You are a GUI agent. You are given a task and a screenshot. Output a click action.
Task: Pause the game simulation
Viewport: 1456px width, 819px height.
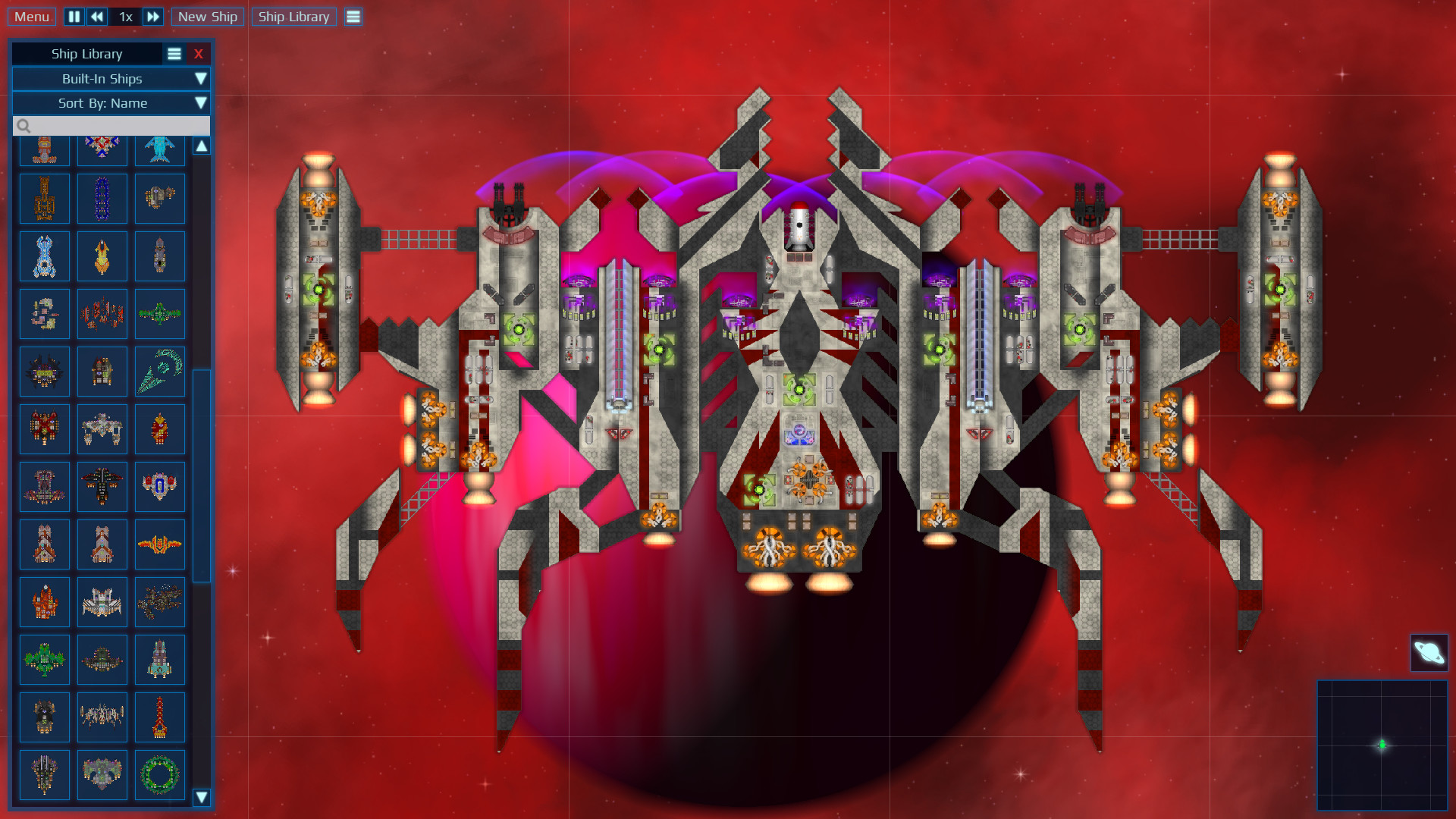tap(74, 16)
